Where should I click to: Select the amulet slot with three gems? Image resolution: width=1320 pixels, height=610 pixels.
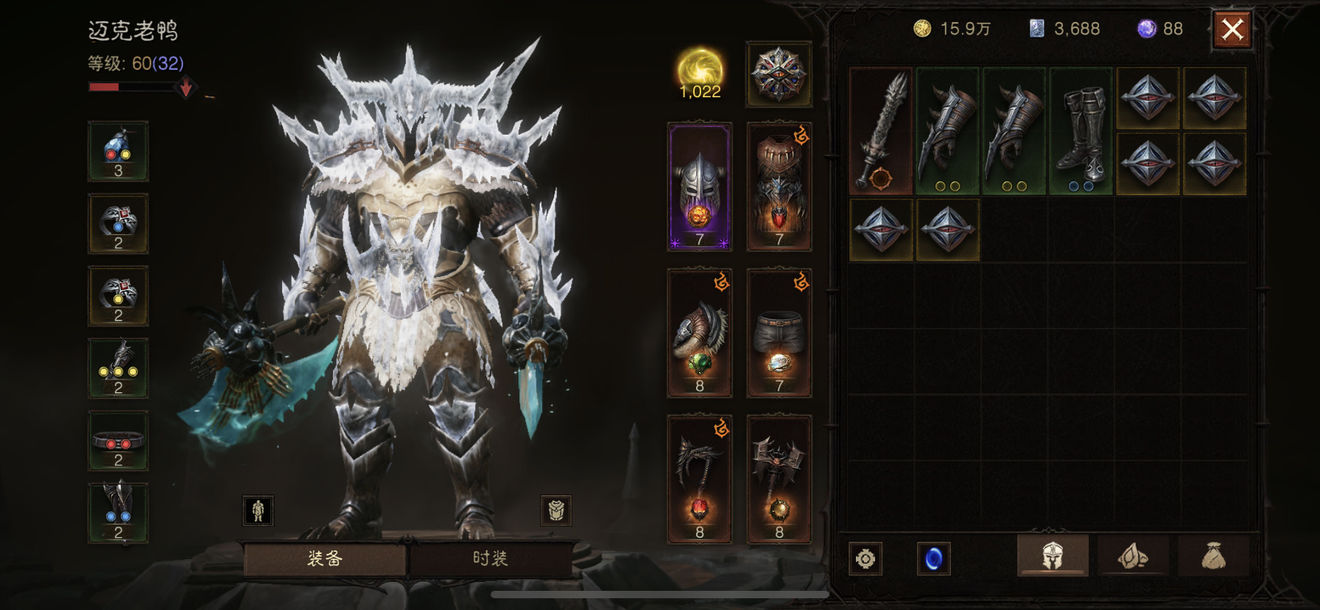pyautogui.click(x=118, y=151)
